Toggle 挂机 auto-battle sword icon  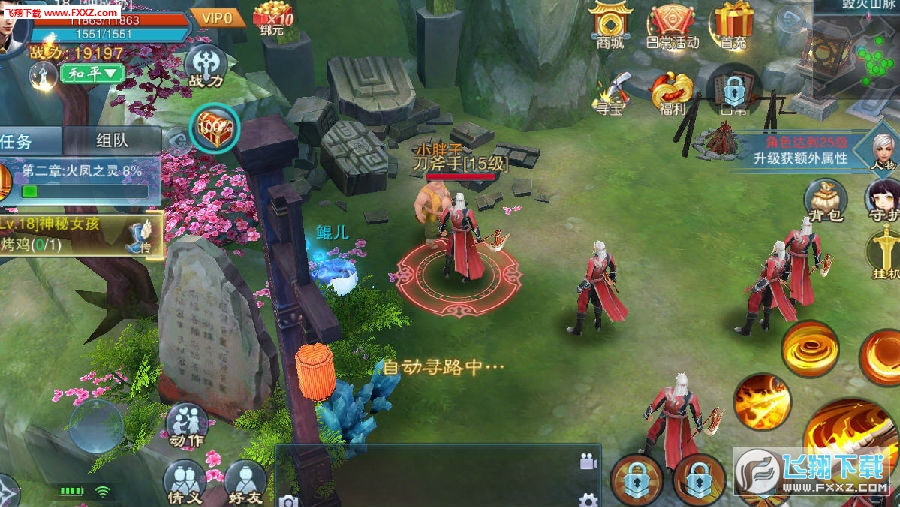click(x=884, y=250)
